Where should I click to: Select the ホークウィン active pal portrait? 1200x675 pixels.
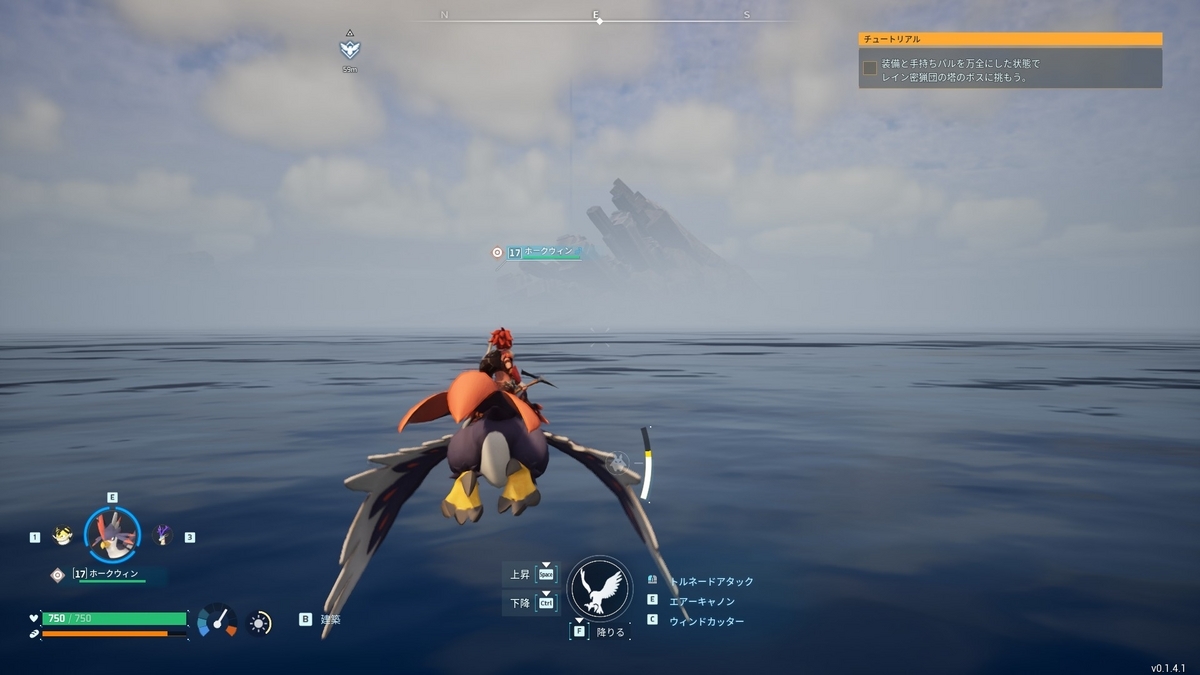pos(112,536)
